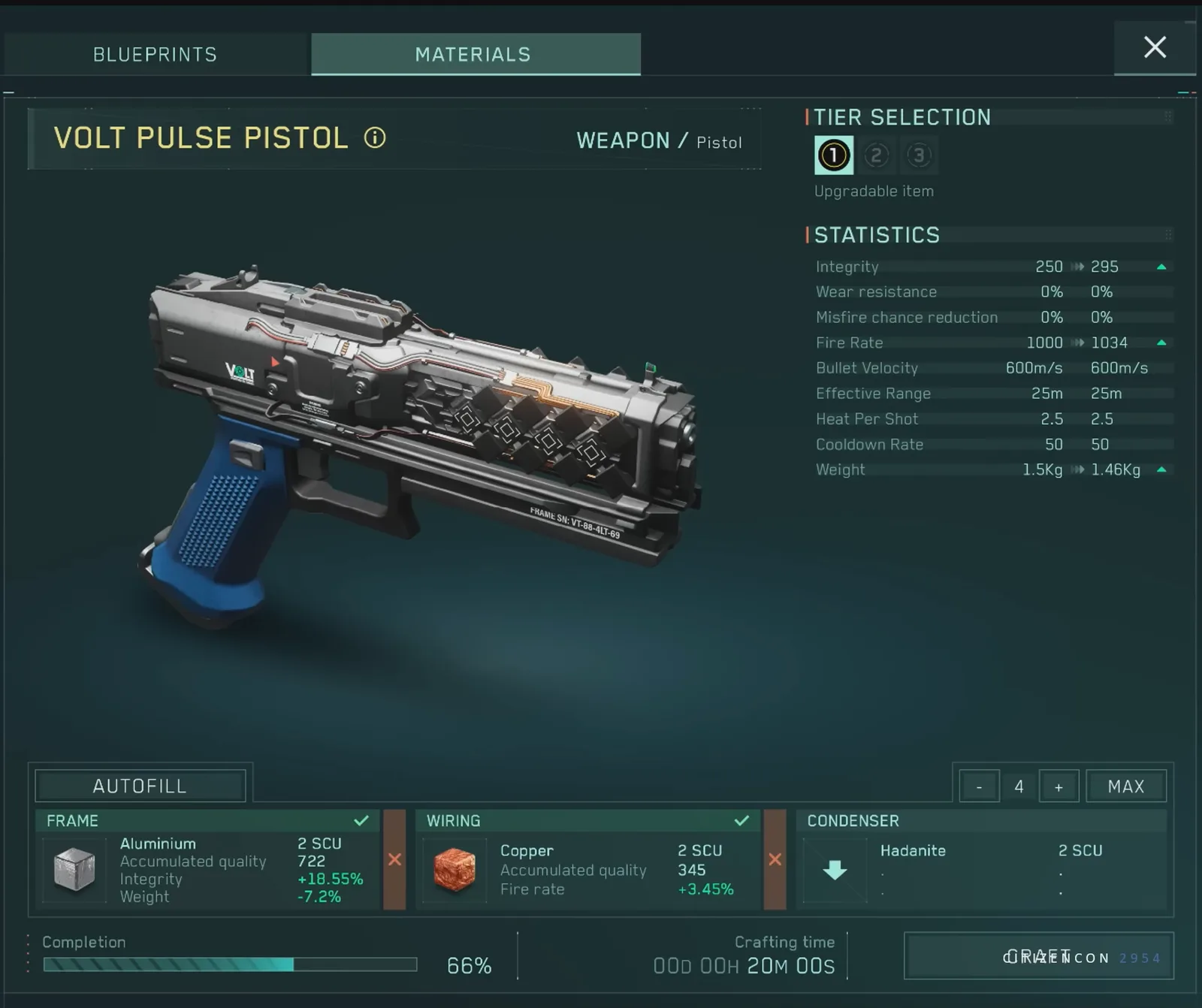Click the Hadanite condenser slot arrow icon
This screenshot has height=1008, width=1202.
(x=834, y=870)
